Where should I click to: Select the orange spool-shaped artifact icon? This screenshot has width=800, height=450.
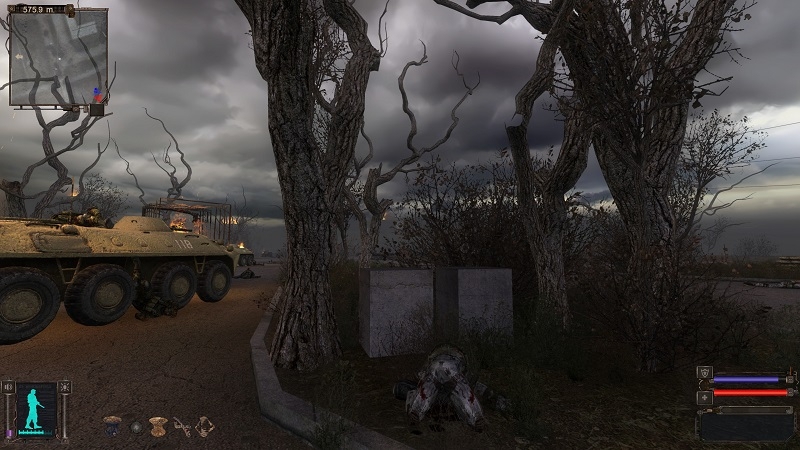coord(157,426)
